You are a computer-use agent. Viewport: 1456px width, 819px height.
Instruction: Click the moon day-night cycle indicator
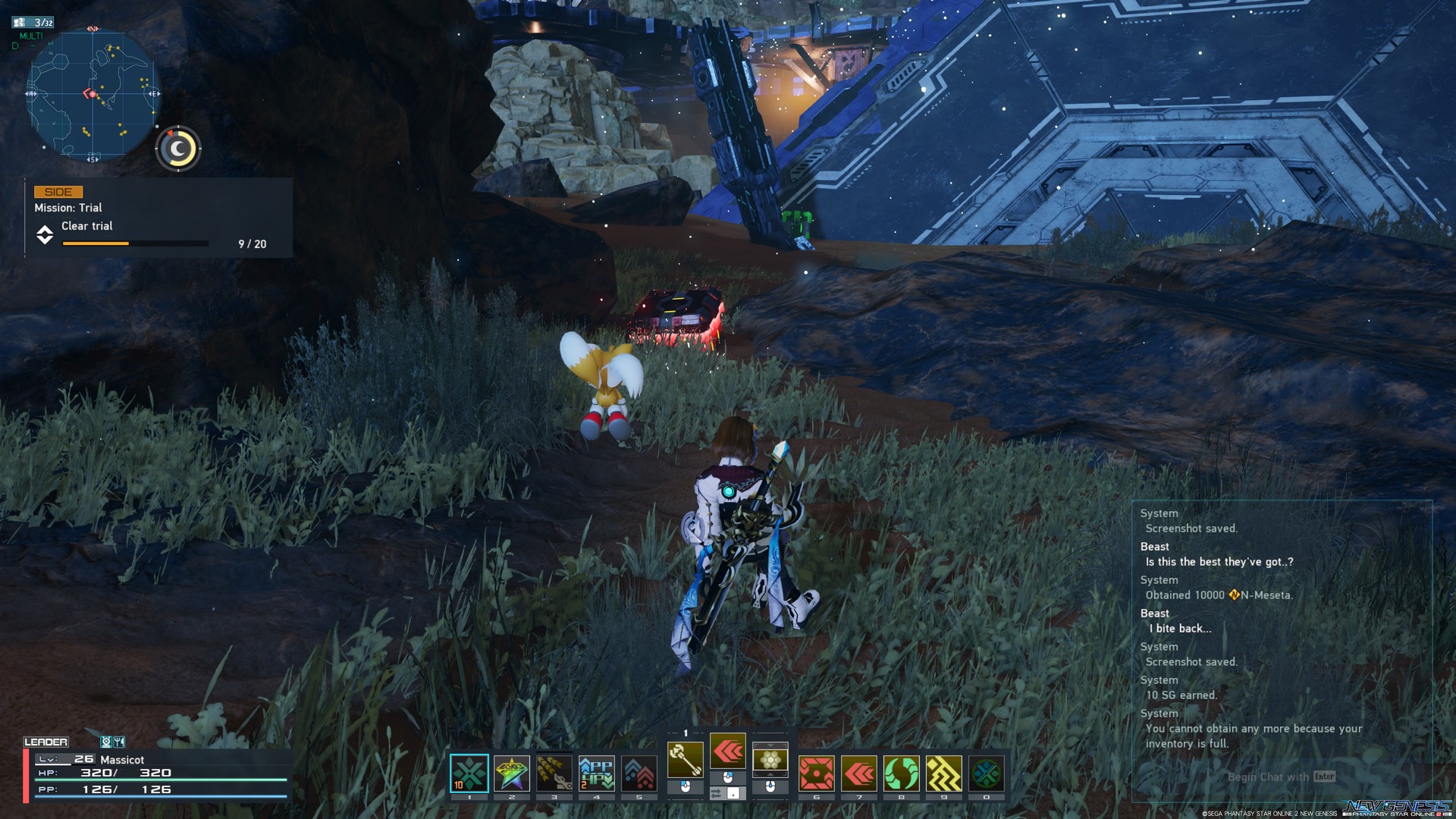178,149
